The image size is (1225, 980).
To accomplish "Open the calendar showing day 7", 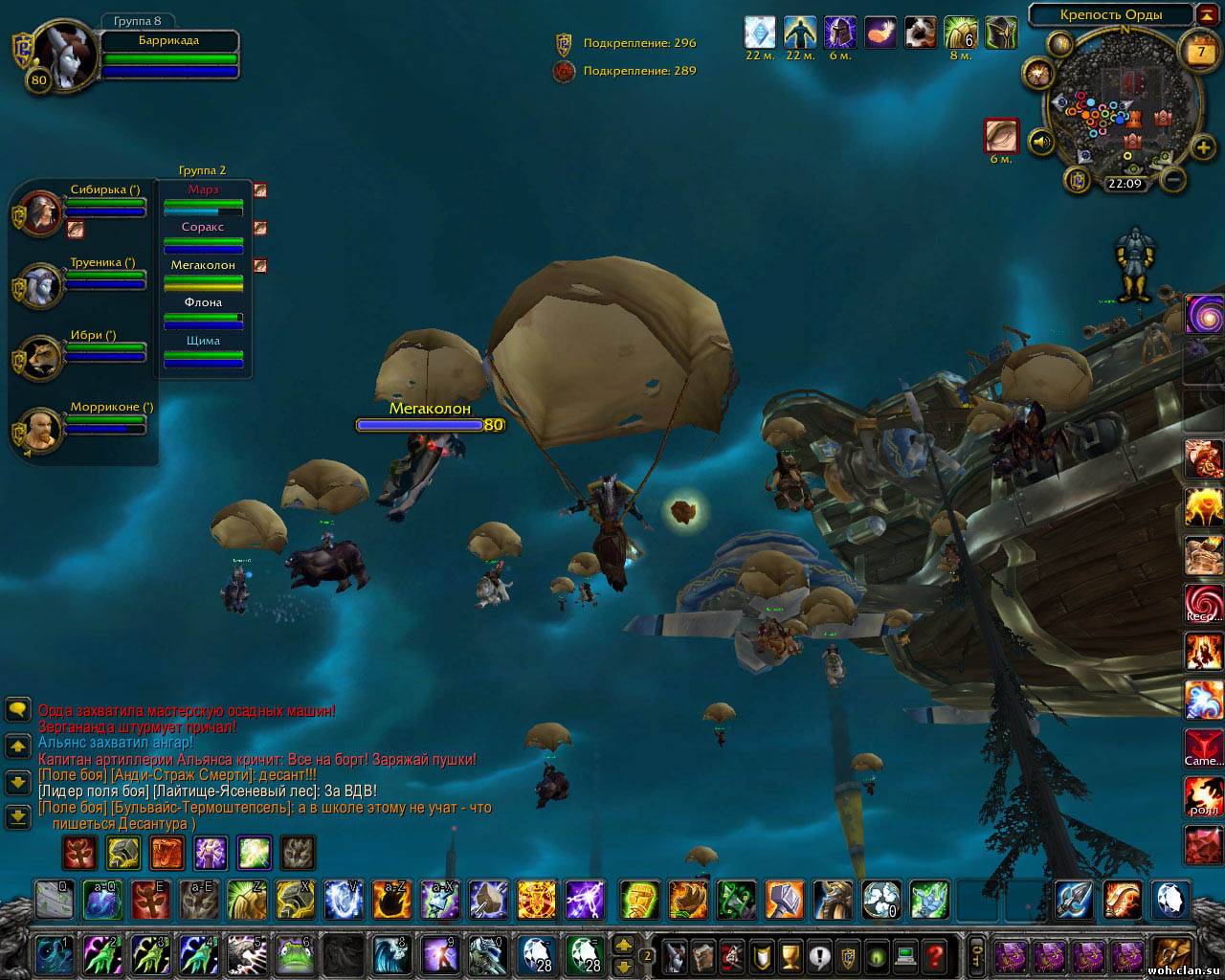I will 1200,51.
